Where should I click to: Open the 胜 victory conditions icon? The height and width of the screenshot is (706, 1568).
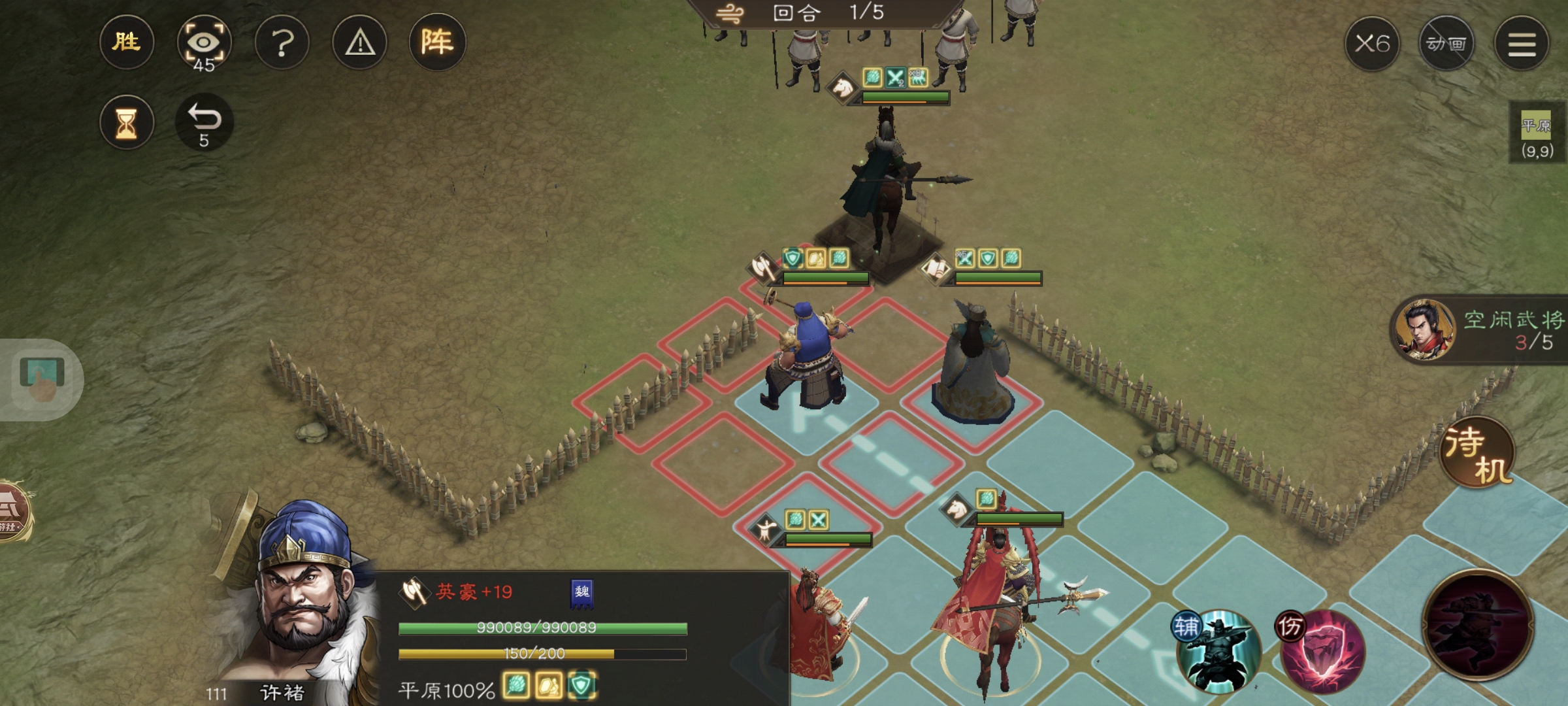[x=126, y=43]
